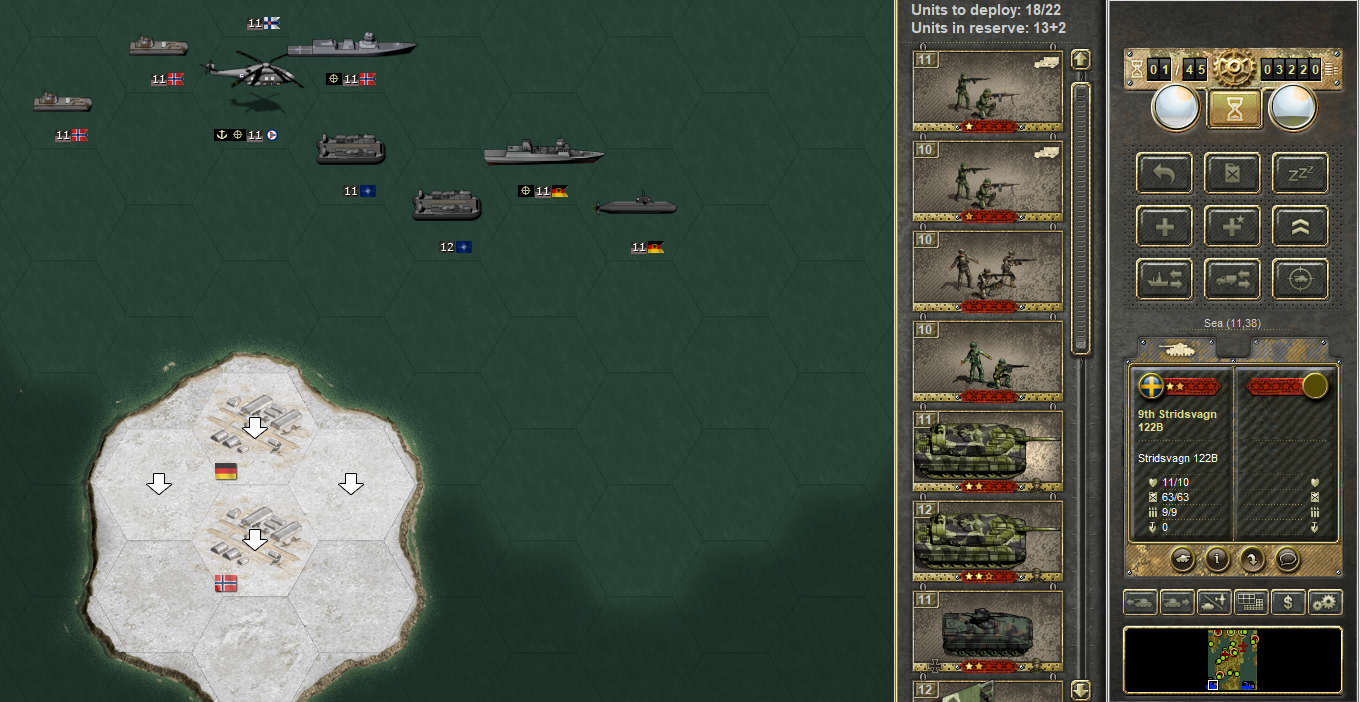Activate the tank crosshair button

(x=1300, y=279)
